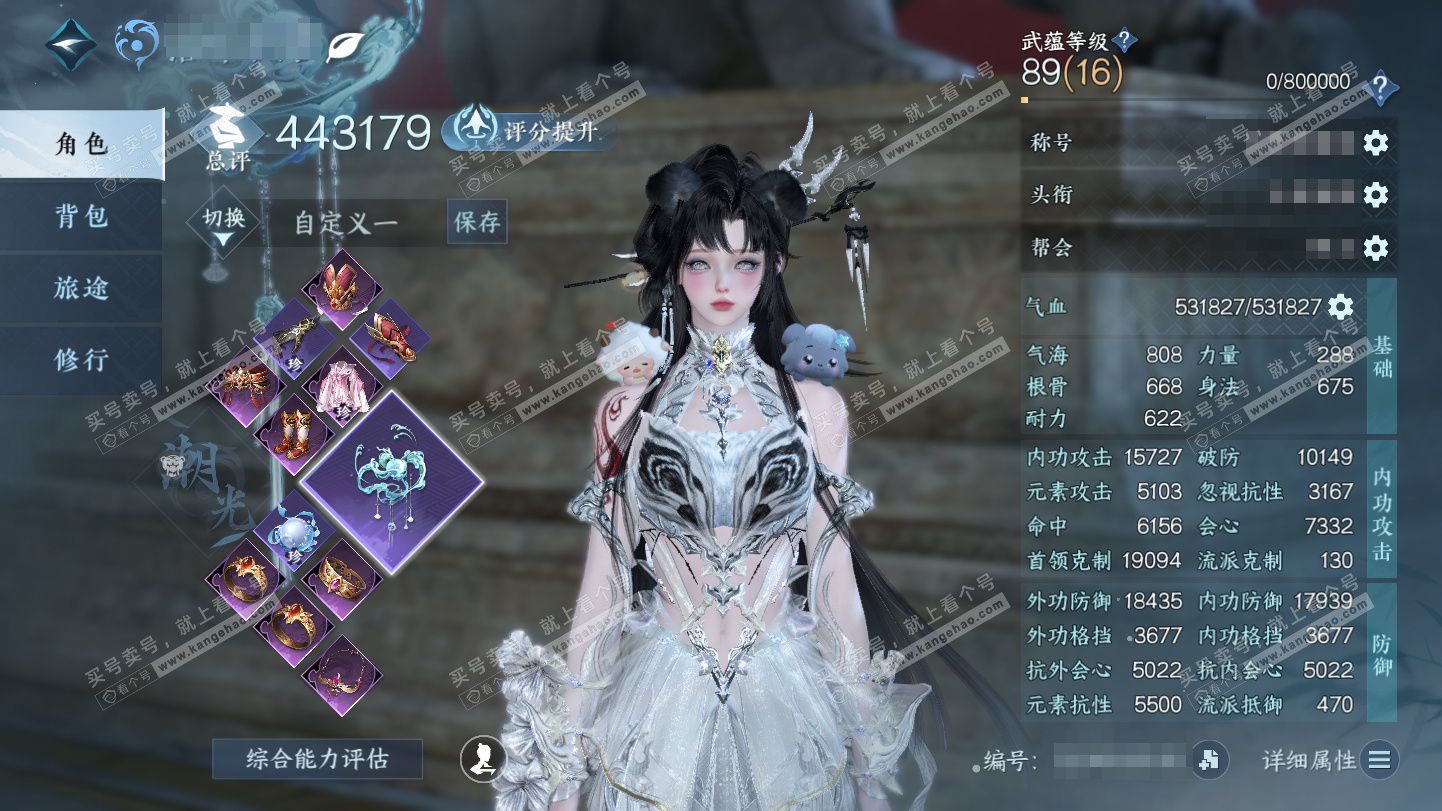This screenshot has width=1442, height=811.
Task: Show the 武蕴等级 help tooltip
Action: point(1124,41)
